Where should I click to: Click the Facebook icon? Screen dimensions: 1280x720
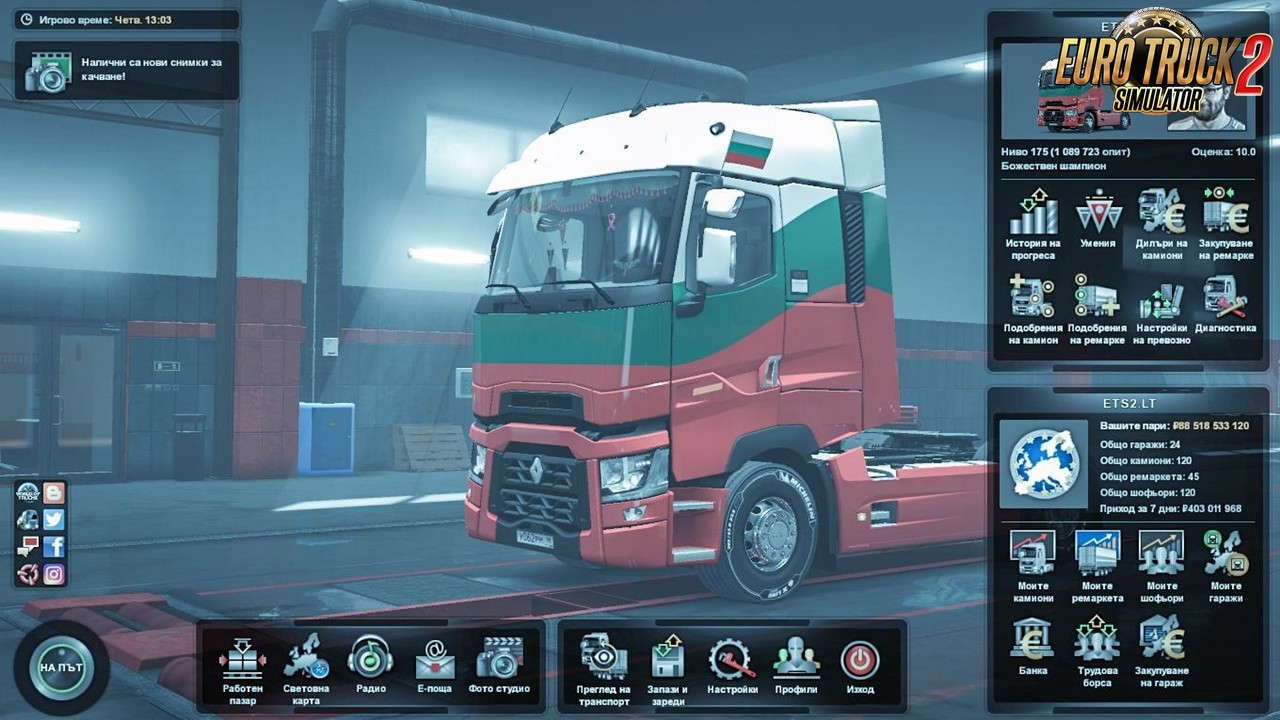coord(54,546)
